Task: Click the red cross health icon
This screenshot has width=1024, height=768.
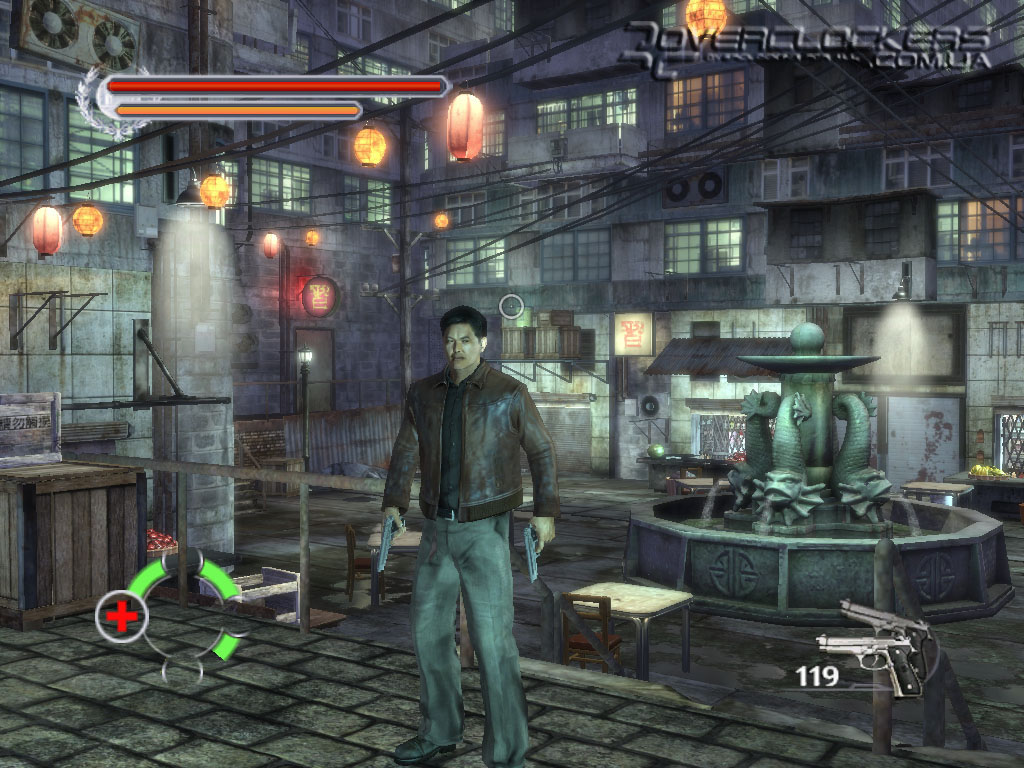Action: pyautogui.click(x=122, y=617)
